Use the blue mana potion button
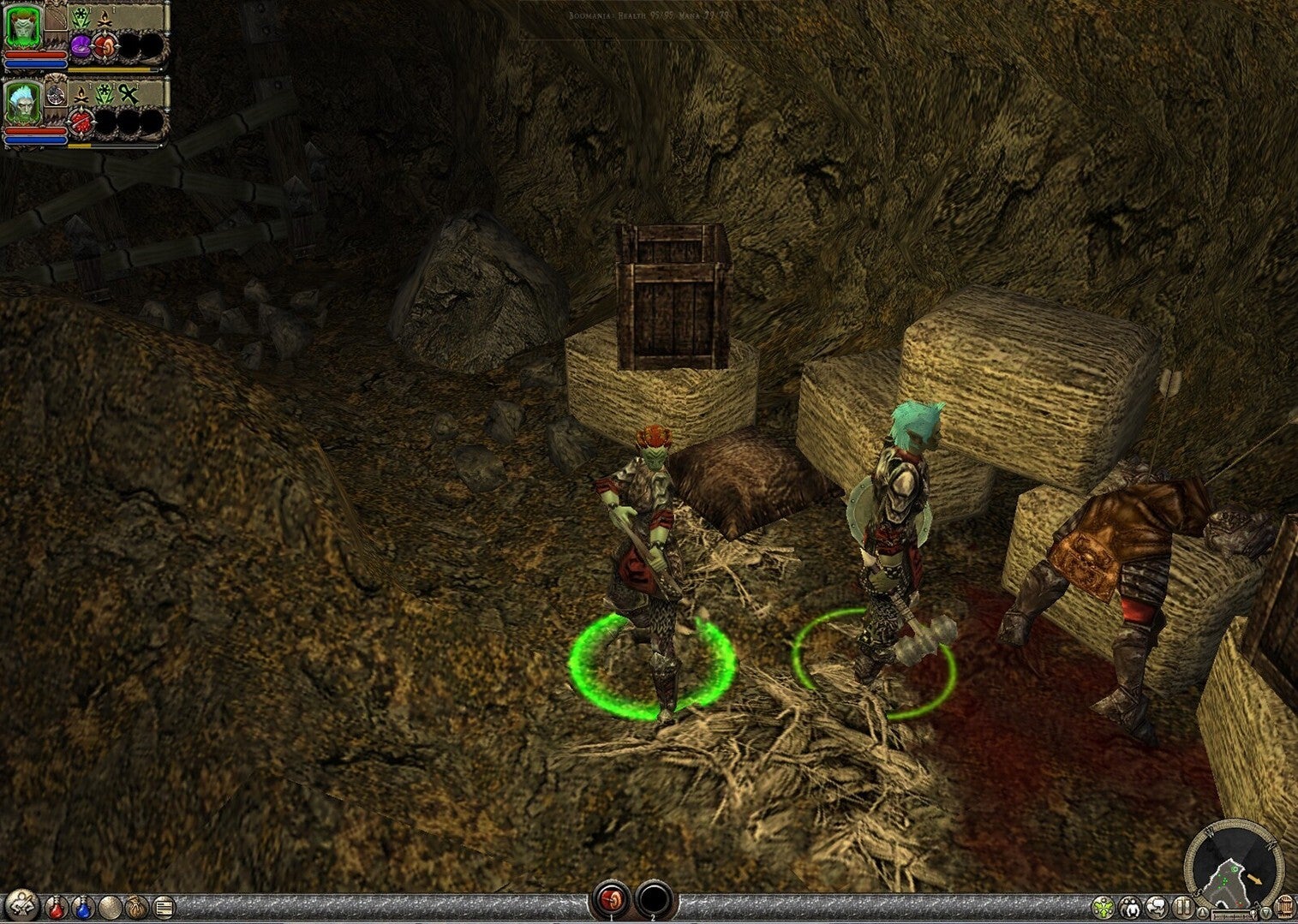The width and height of the screenshot is (1298, 924). (82, 906)
